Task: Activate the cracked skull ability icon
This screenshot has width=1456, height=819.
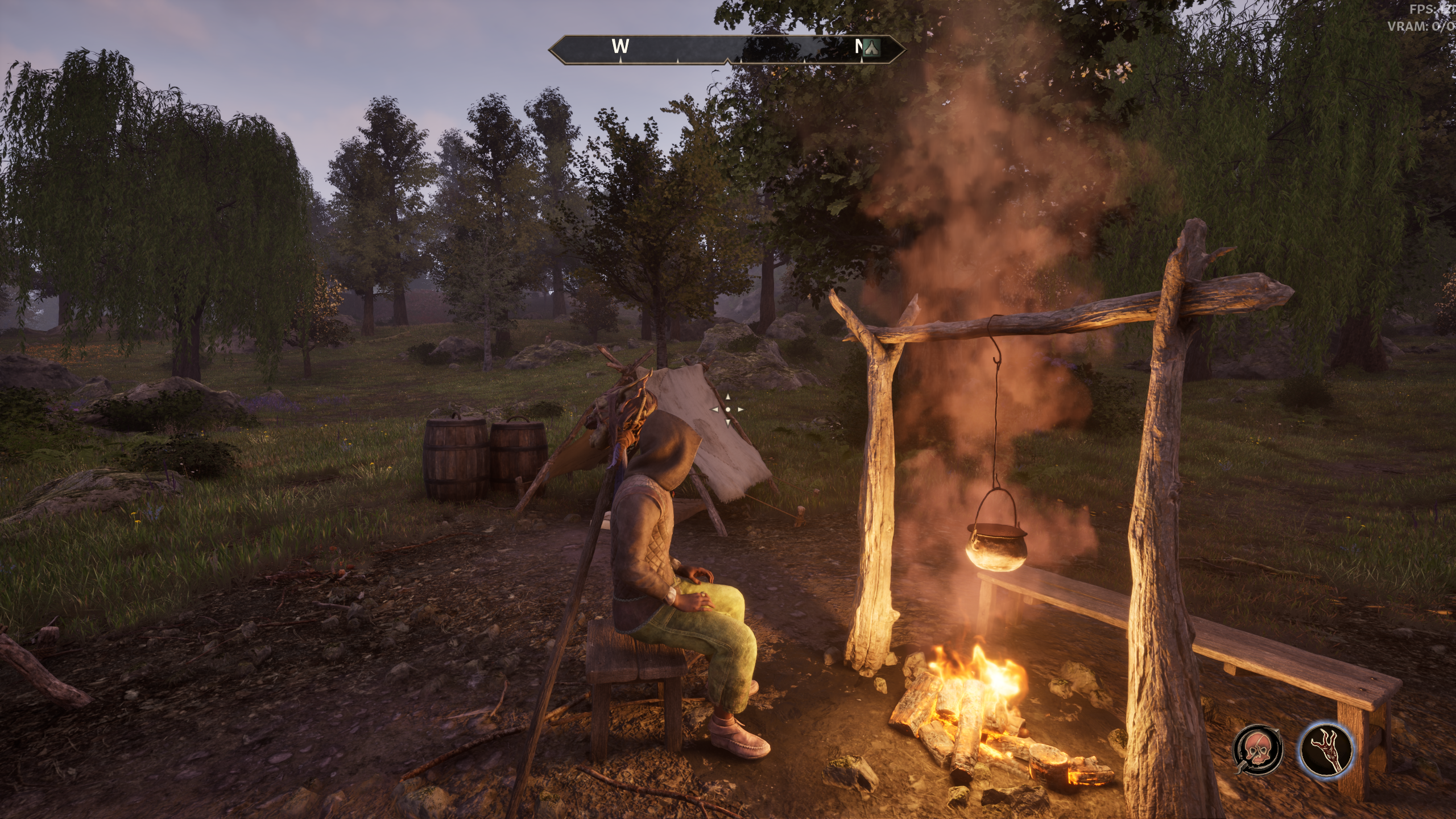Action: (1258, 750)
